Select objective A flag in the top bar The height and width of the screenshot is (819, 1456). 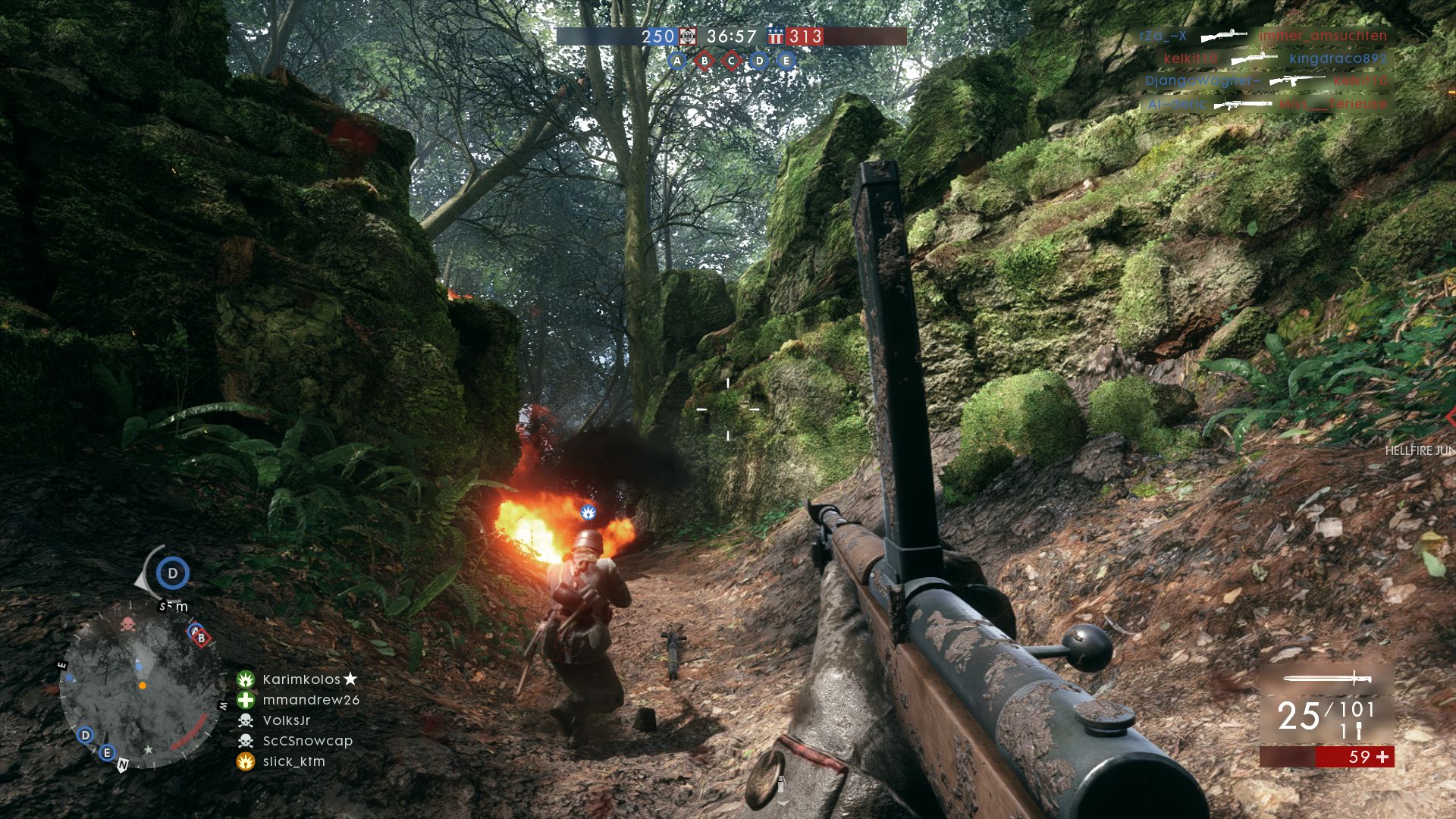tap(677, 61)
